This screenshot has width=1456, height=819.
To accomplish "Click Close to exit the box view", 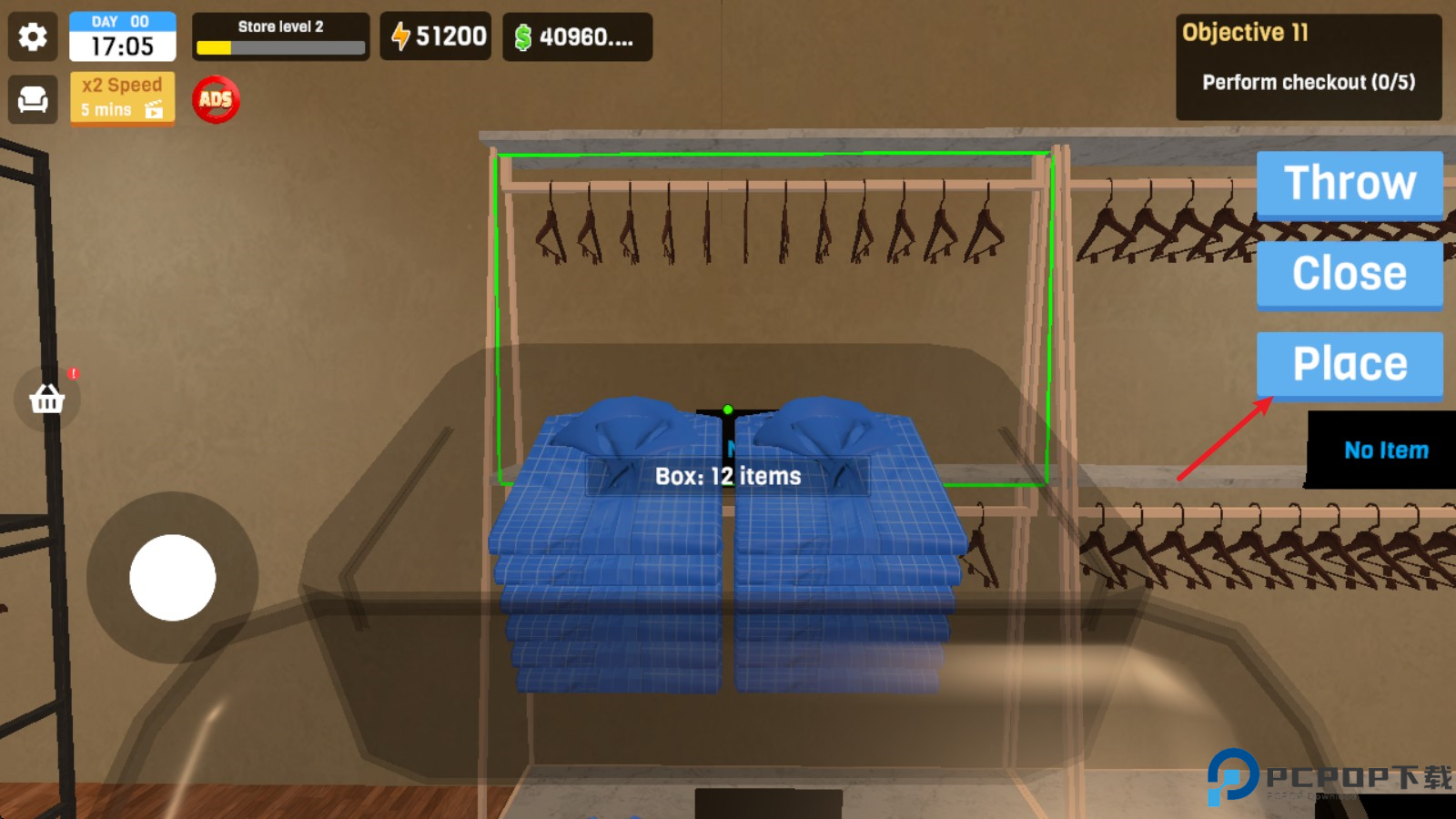I will (1350, 272).
